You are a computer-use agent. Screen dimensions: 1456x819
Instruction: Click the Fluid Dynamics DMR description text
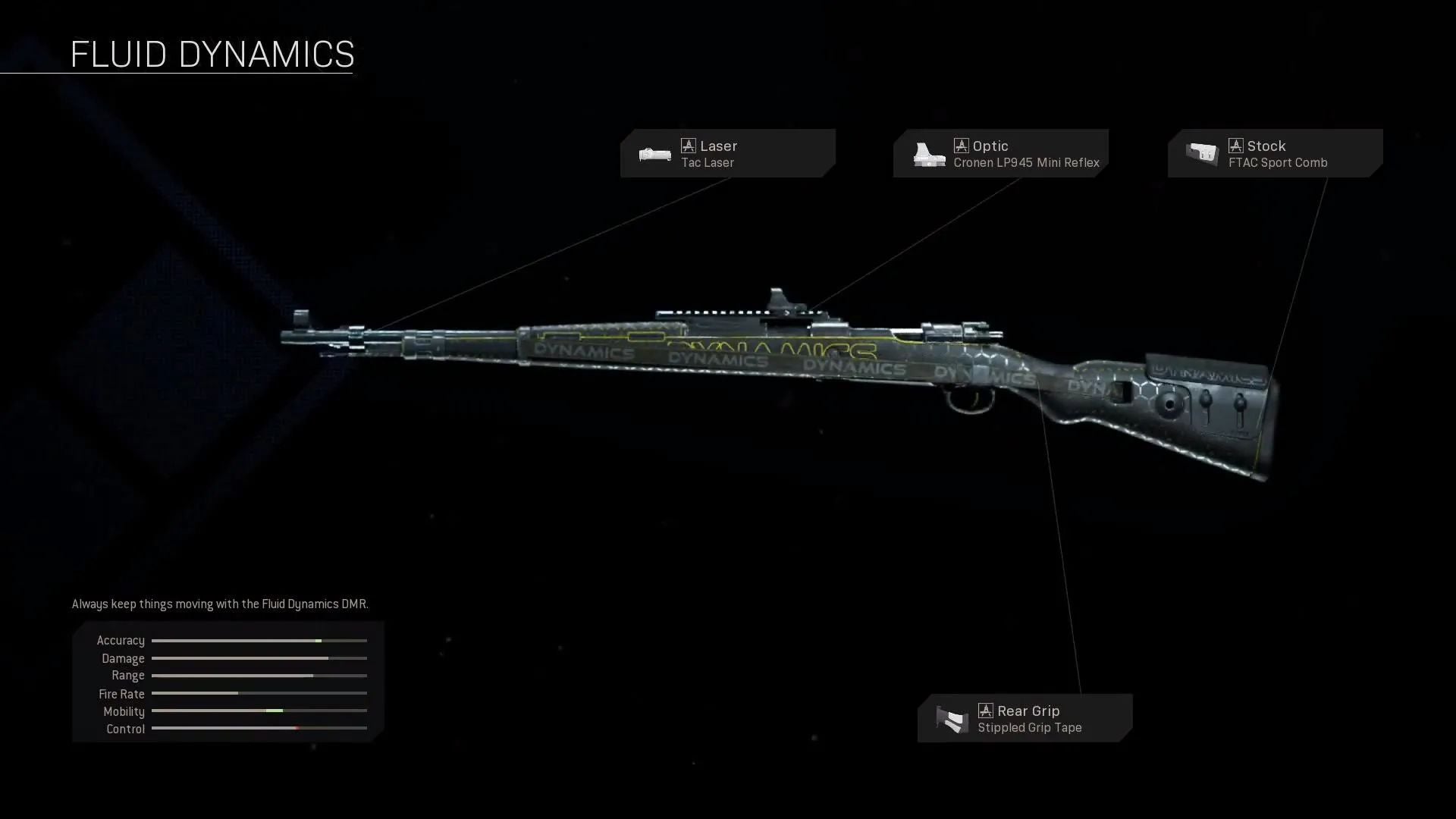(x=219, y=604)
